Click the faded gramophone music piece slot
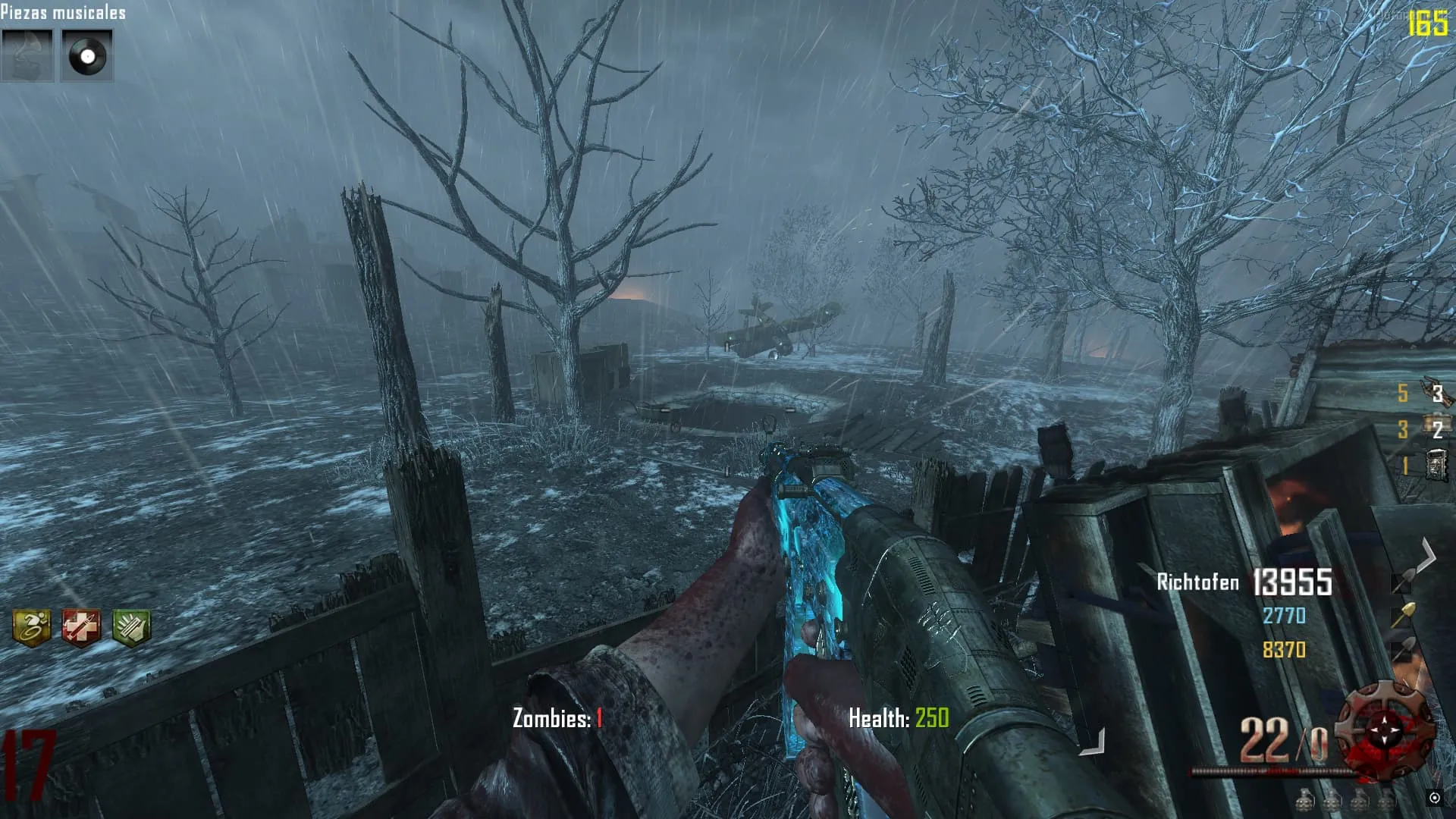Viewport: 1456px width, 819px height. (27, 55)
